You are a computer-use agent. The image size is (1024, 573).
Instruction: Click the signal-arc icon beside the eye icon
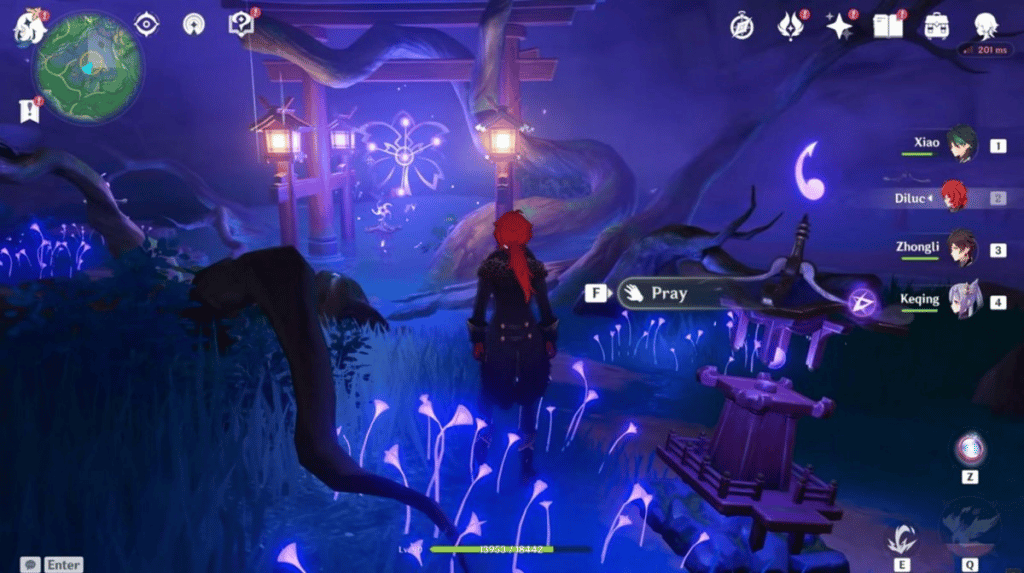(x=194, y=24)
